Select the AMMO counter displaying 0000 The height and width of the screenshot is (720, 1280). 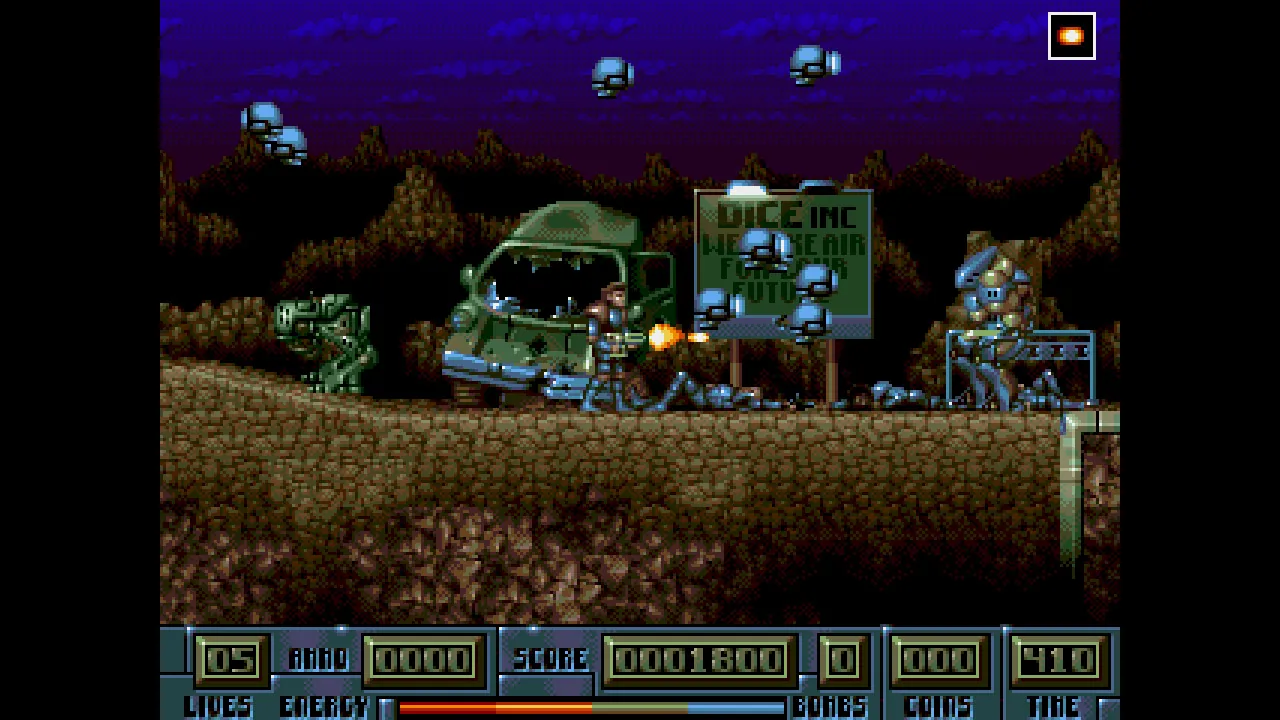click(x=424, y=658)
